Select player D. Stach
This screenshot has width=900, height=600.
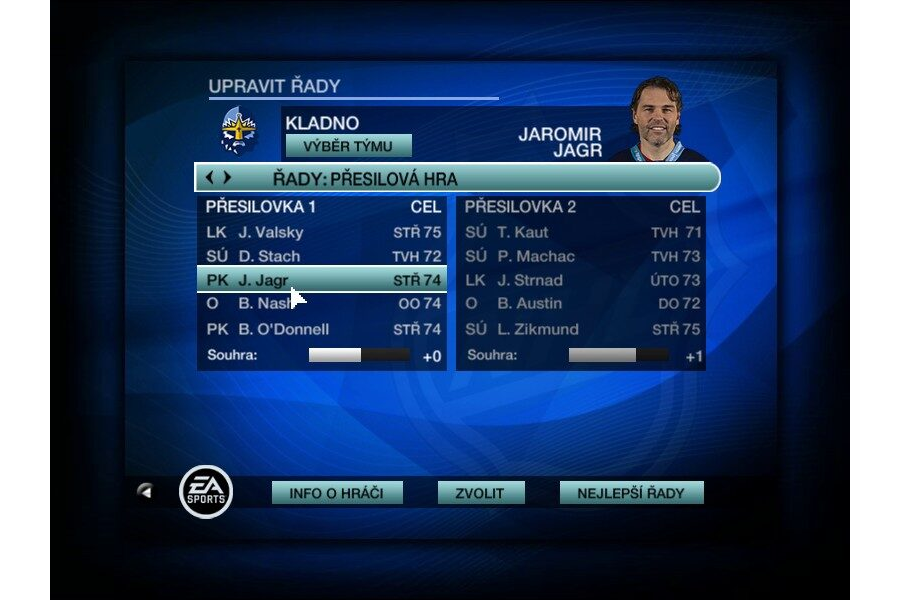pos(322,256)
